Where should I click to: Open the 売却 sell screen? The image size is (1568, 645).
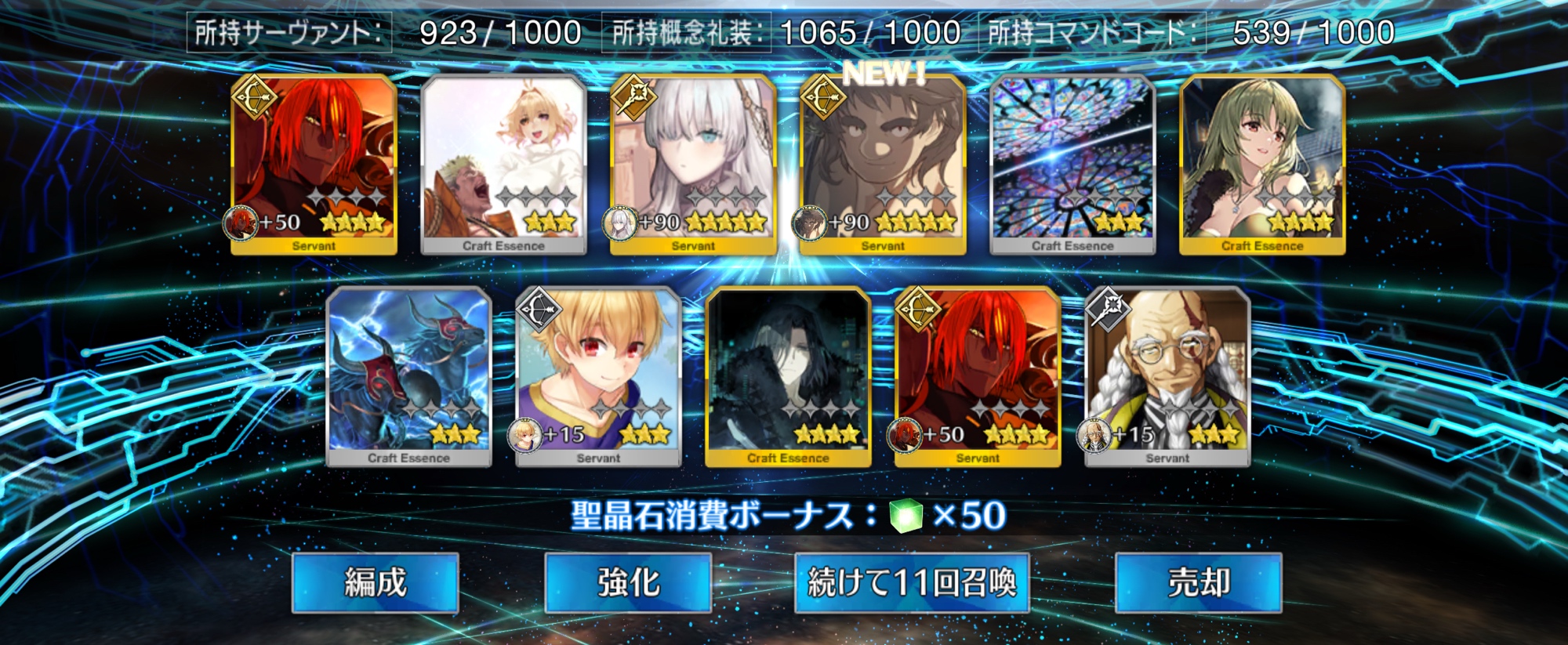coord(1198,582)
